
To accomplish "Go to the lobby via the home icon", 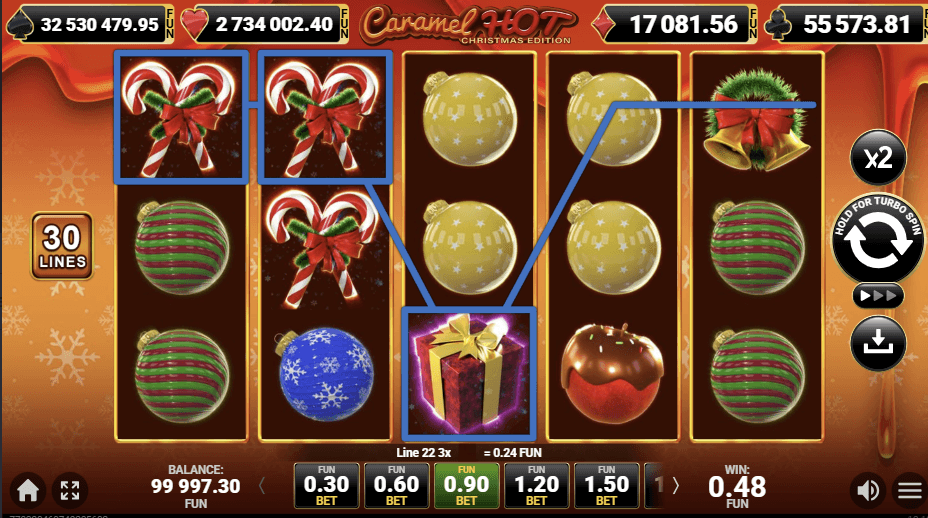I will pos(27,490).
